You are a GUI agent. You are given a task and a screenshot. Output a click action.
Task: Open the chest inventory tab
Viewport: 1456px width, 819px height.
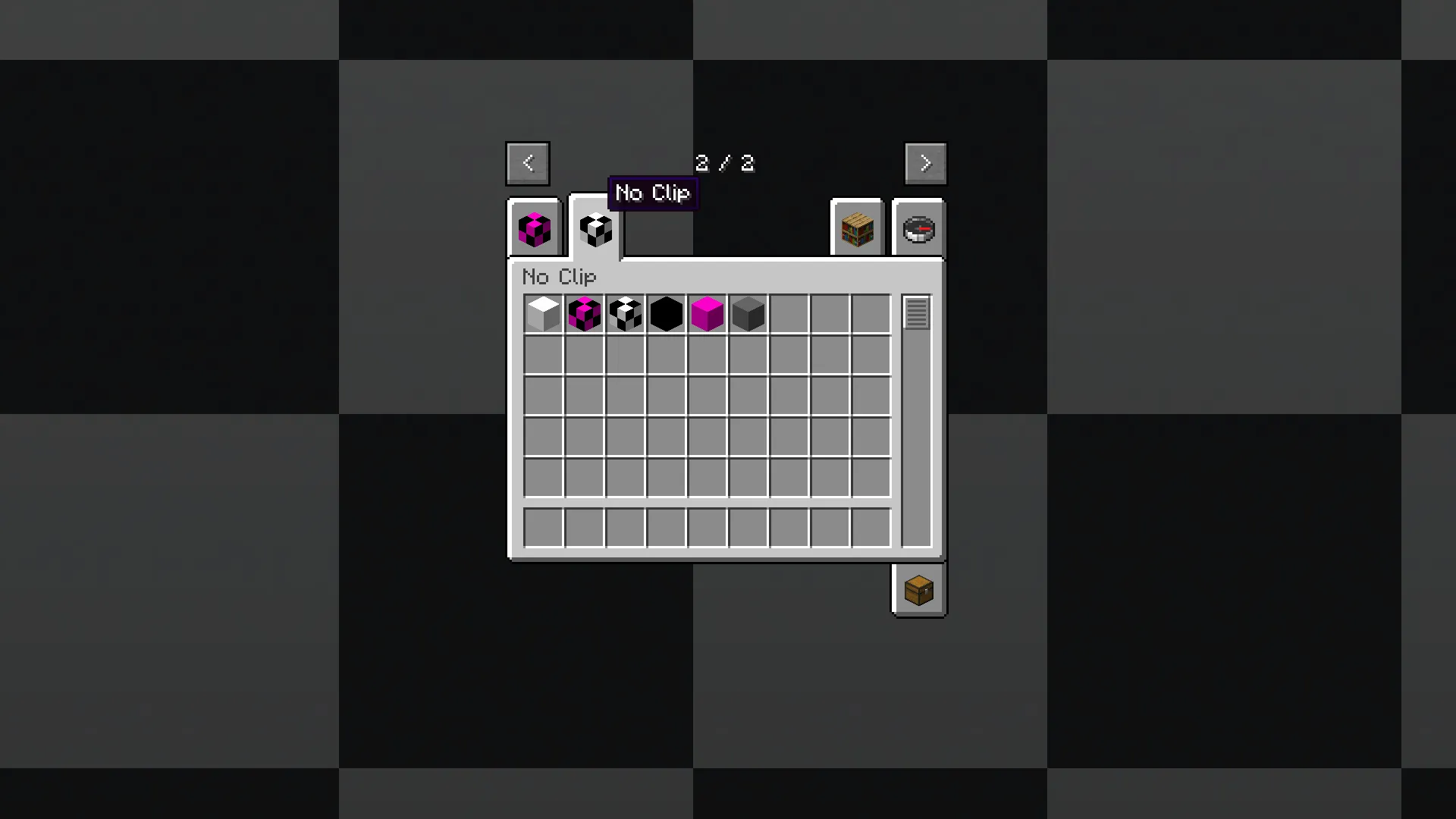coord(918,591)
